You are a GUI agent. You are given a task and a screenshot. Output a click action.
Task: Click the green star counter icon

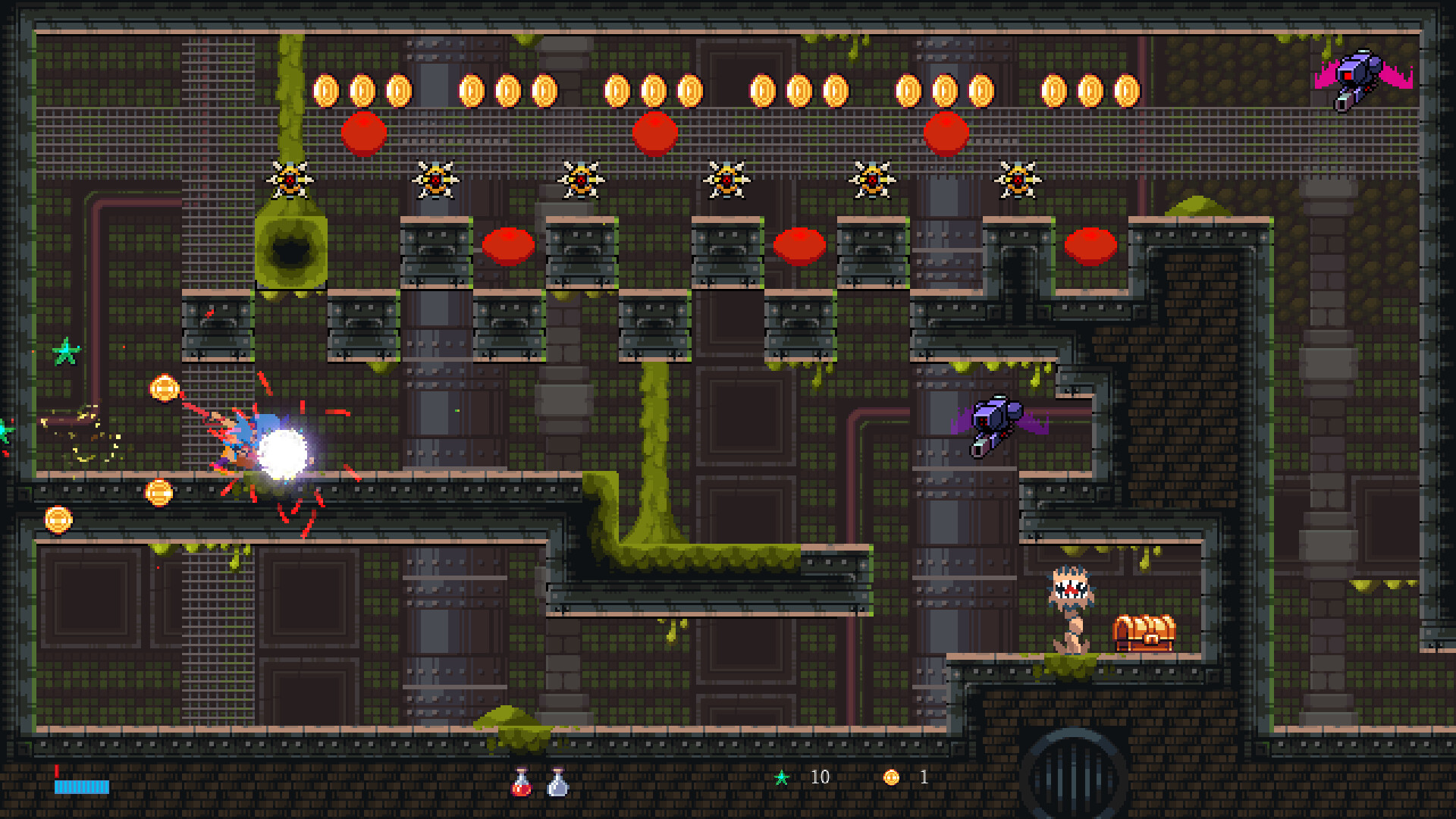[x=782, y=777]
